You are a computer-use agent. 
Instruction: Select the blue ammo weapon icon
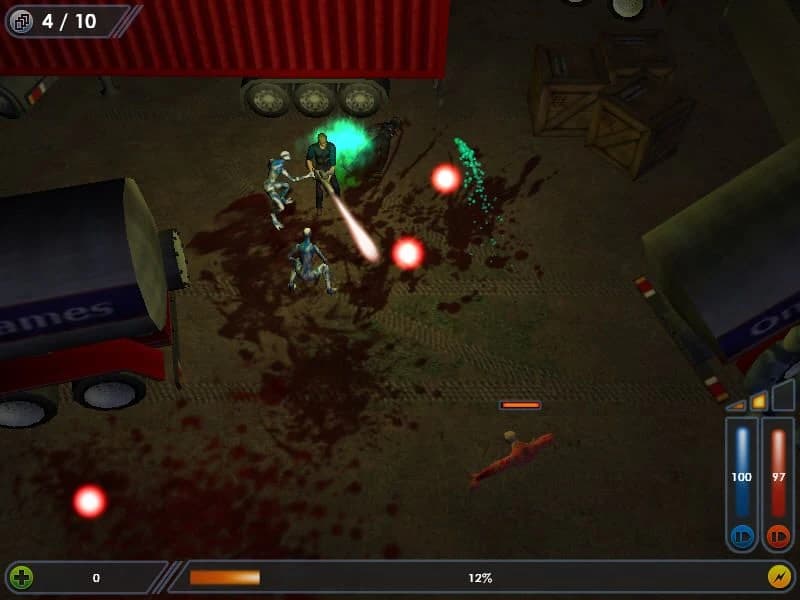tap(741, 535)
